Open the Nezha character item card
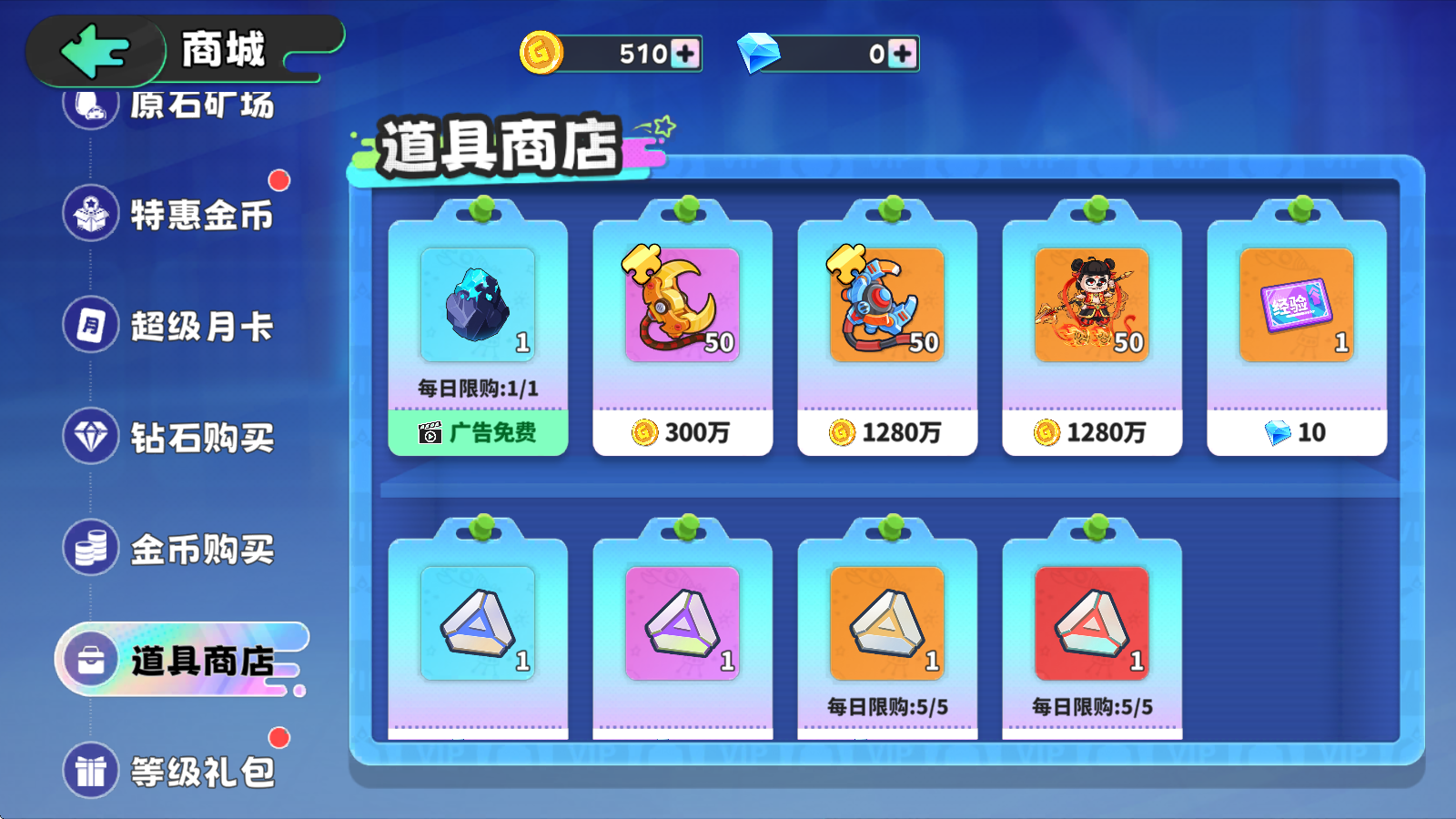 [1091, 300]
